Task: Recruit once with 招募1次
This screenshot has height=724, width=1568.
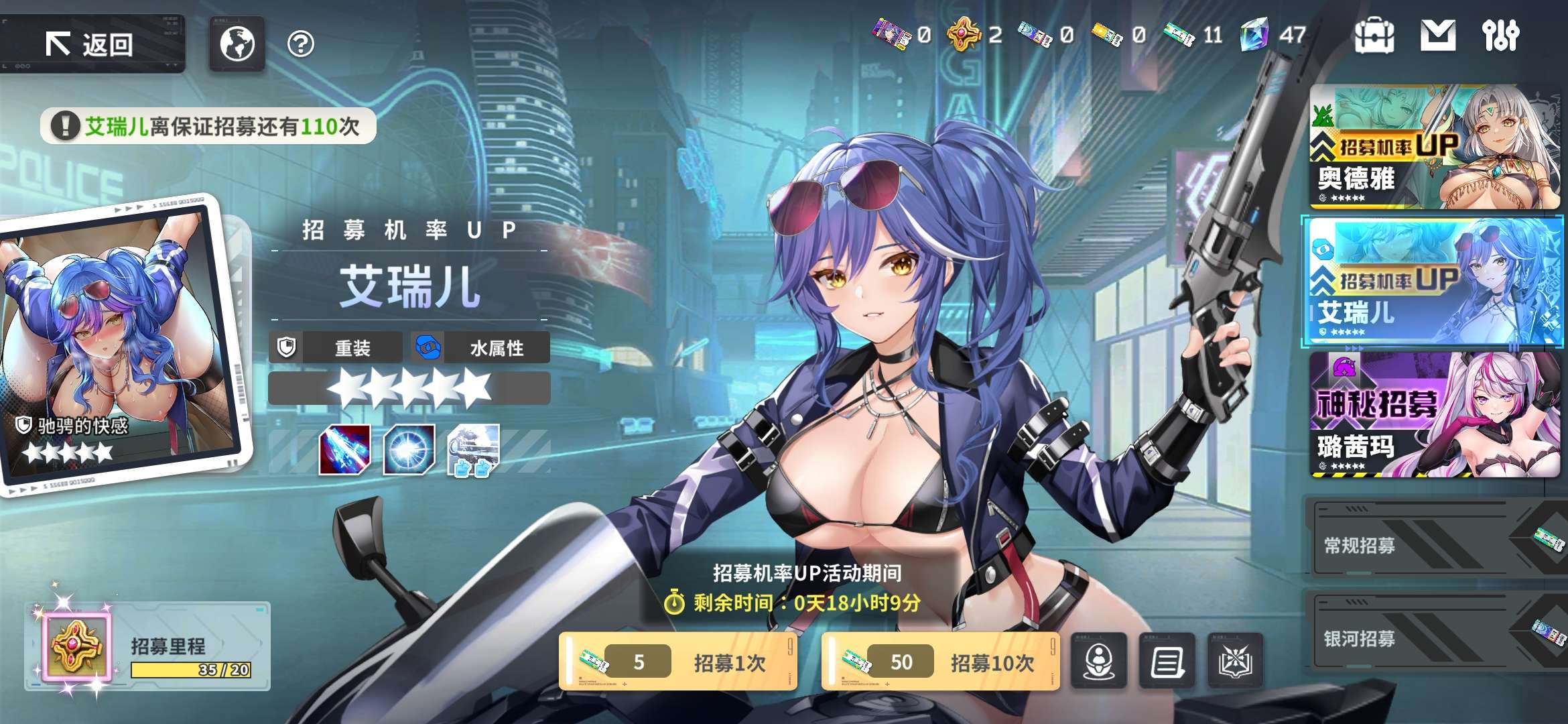Action: click(x=678, y=662)
